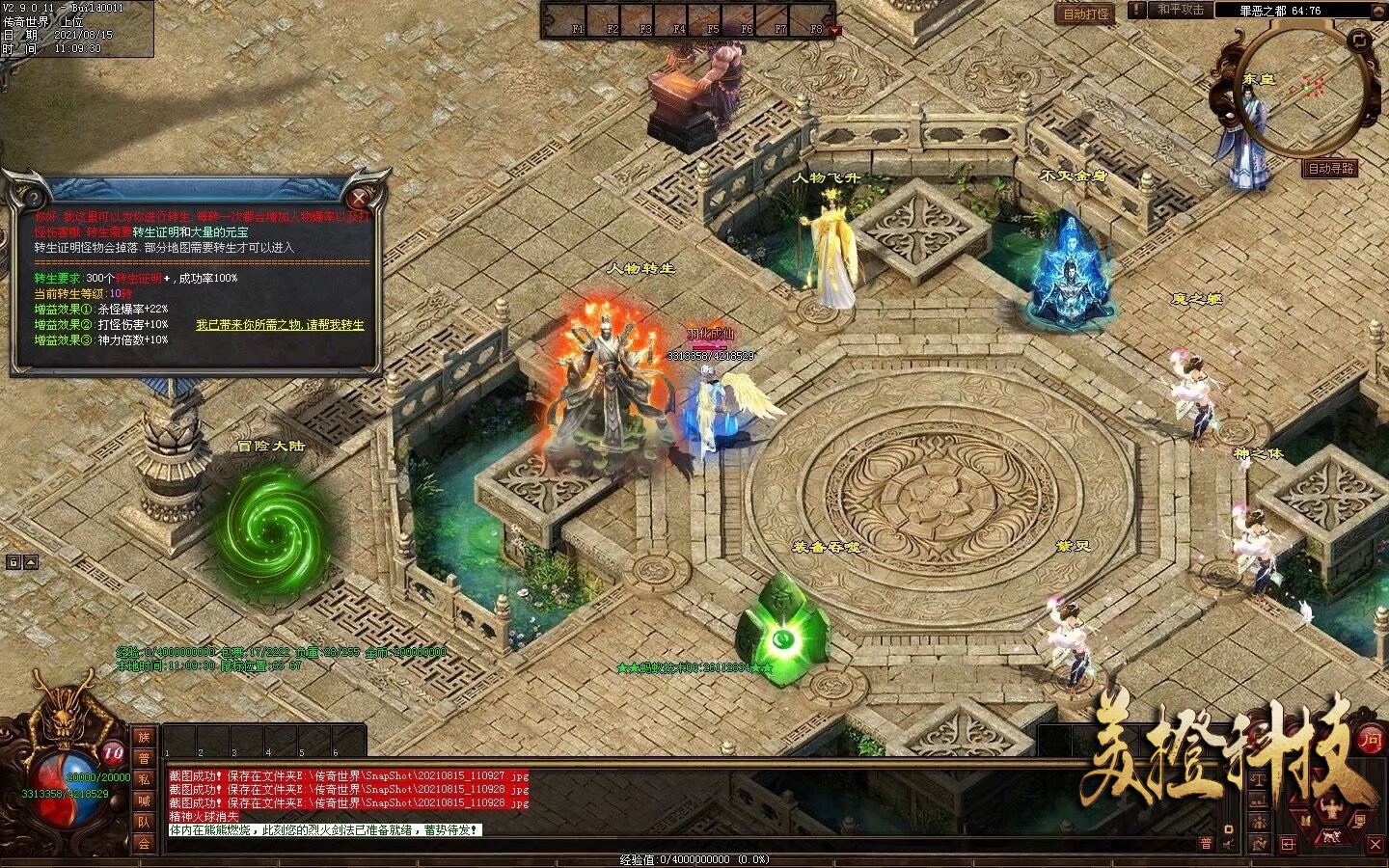1389x868 pixels.
Task: Select the 私 private chat channel
Action: [x=145, y=779]
